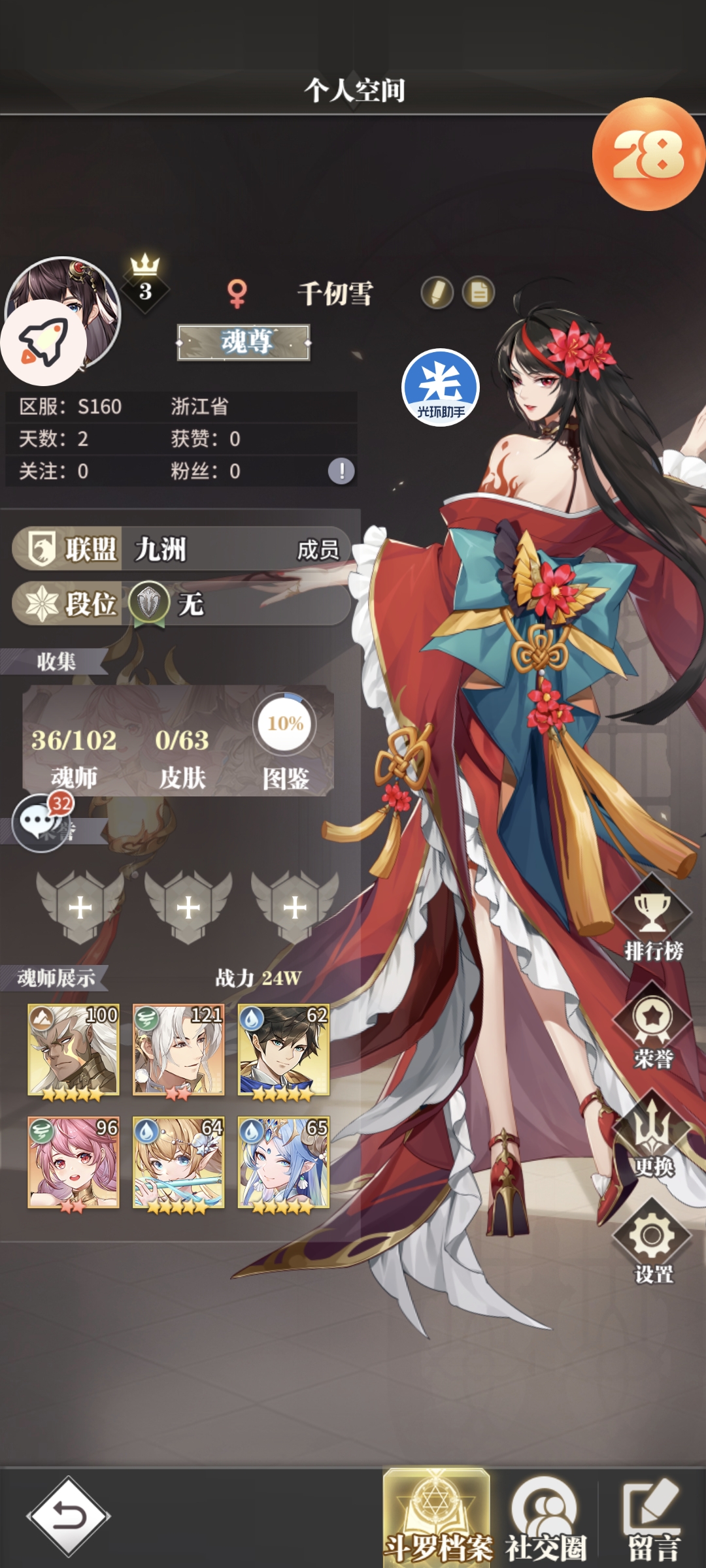Tap the rocket booster overlay icon
Image resolution: width=706 pixels, height=1568 pixels.
(43, 342)
